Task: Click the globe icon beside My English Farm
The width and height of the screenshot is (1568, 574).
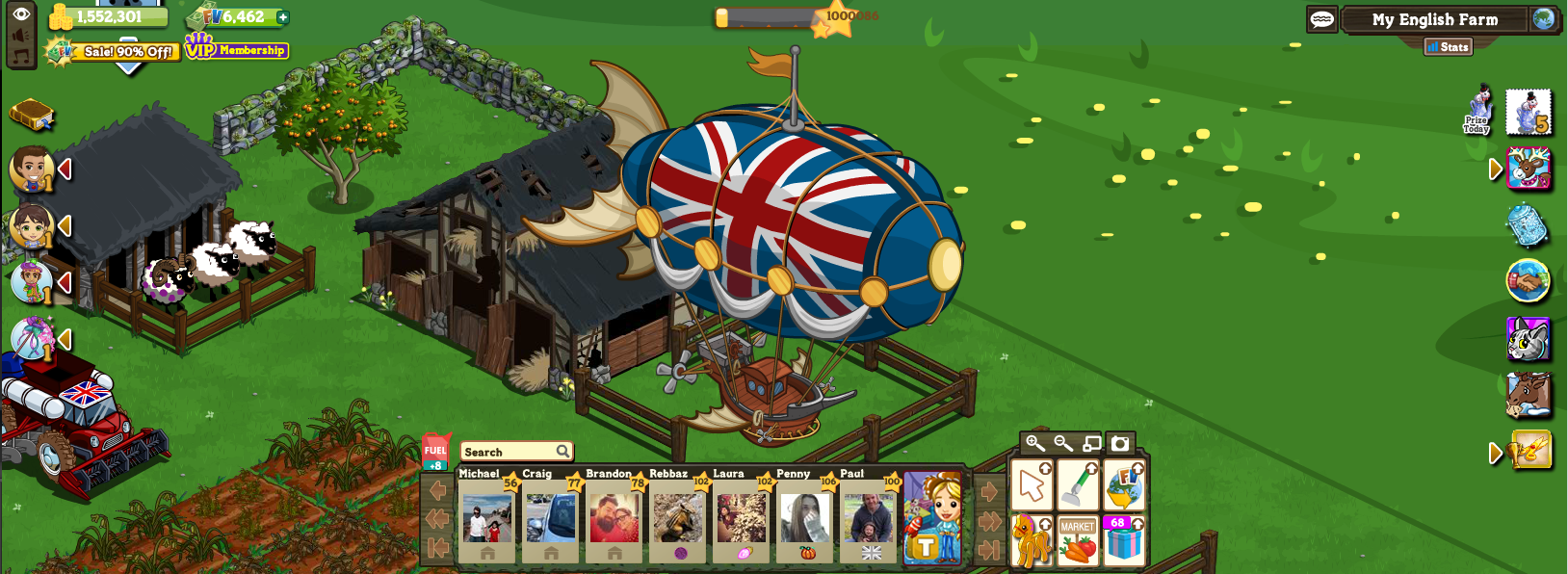Action: (x=1543, y=19)
